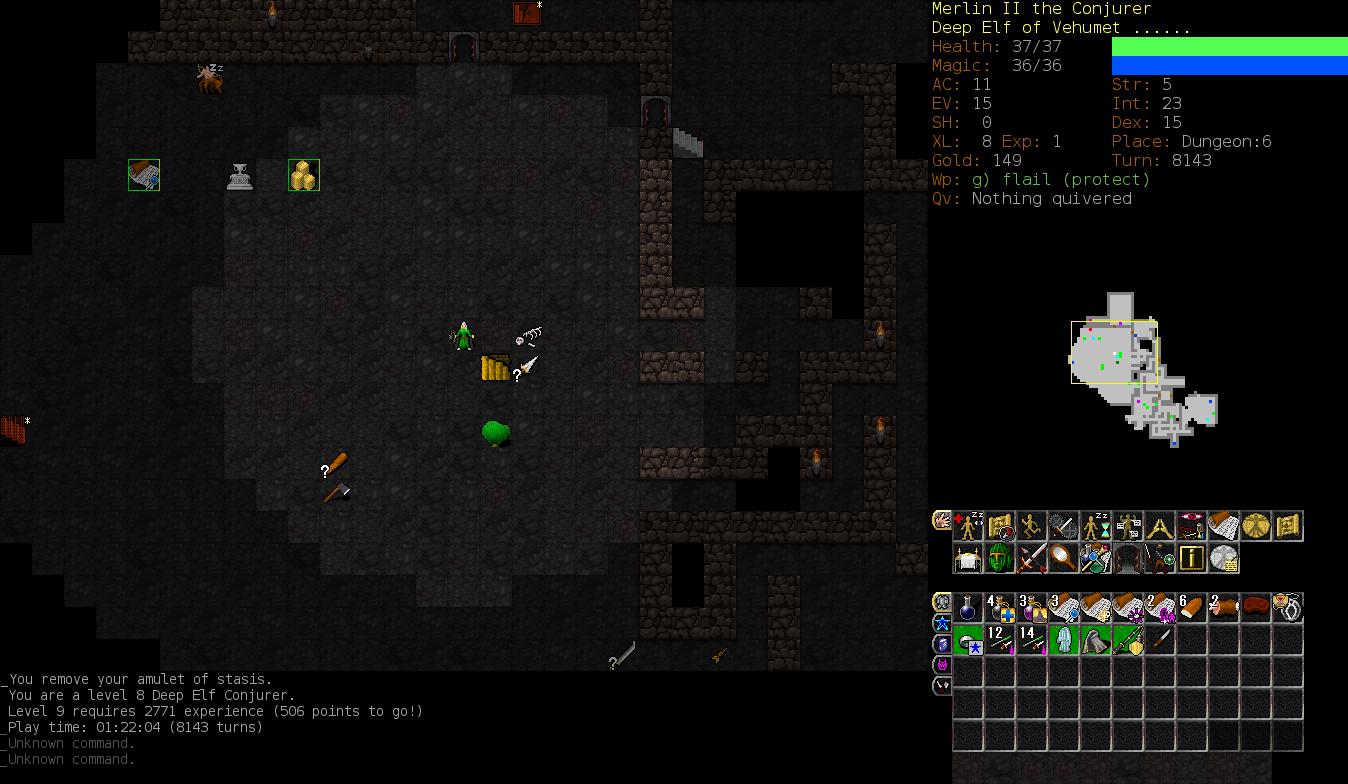This screenshot has height=784, width=1348.
Task: Select the equipped light-blue robe
Action: click(x=1064, y=640)
